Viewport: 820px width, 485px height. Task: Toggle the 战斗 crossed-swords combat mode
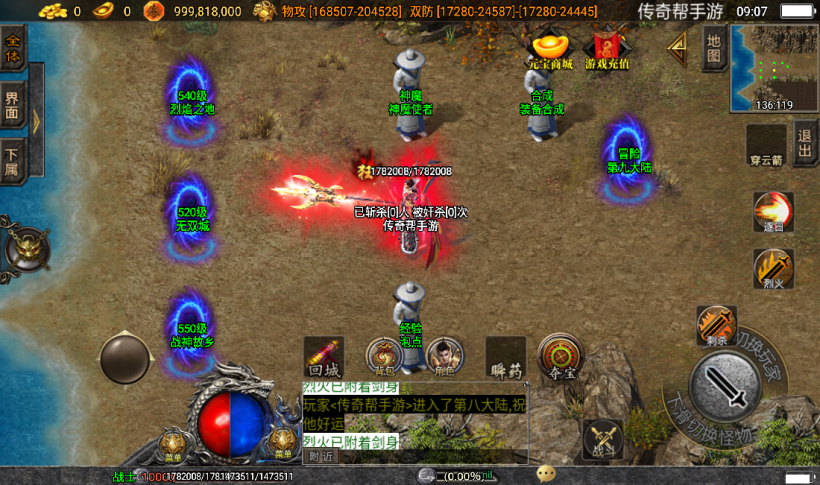pyautogui.click(x=603, y=439)
